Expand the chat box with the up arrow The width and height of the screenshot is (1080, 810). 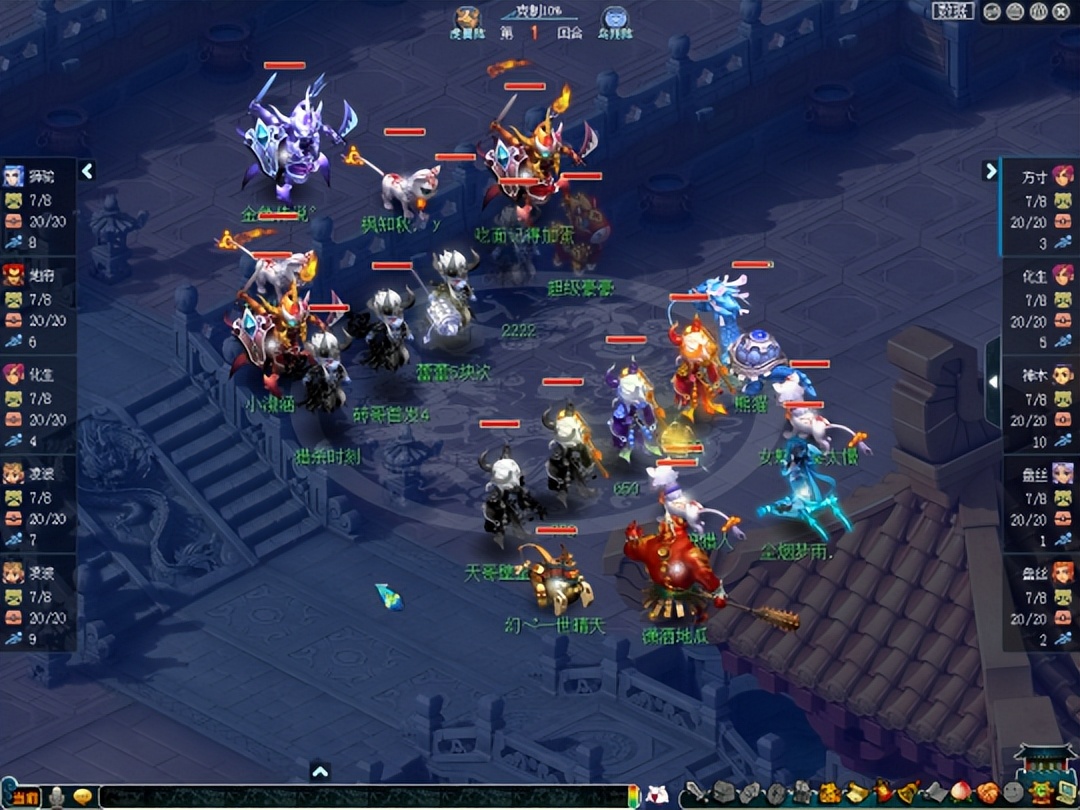tap(320, 771)
